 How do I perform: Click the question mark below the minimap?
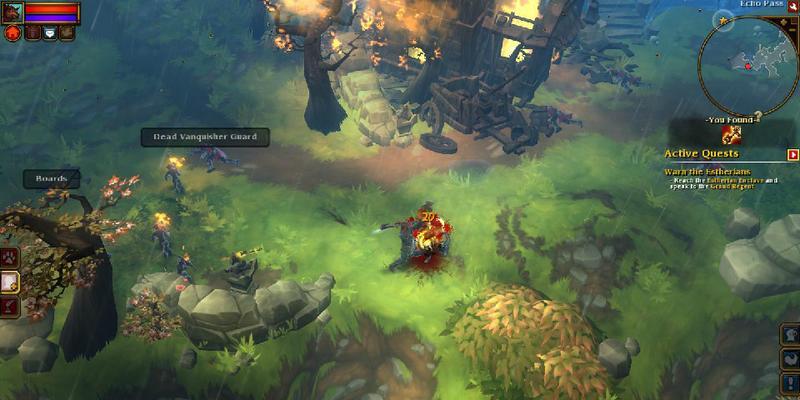point(758,115)
